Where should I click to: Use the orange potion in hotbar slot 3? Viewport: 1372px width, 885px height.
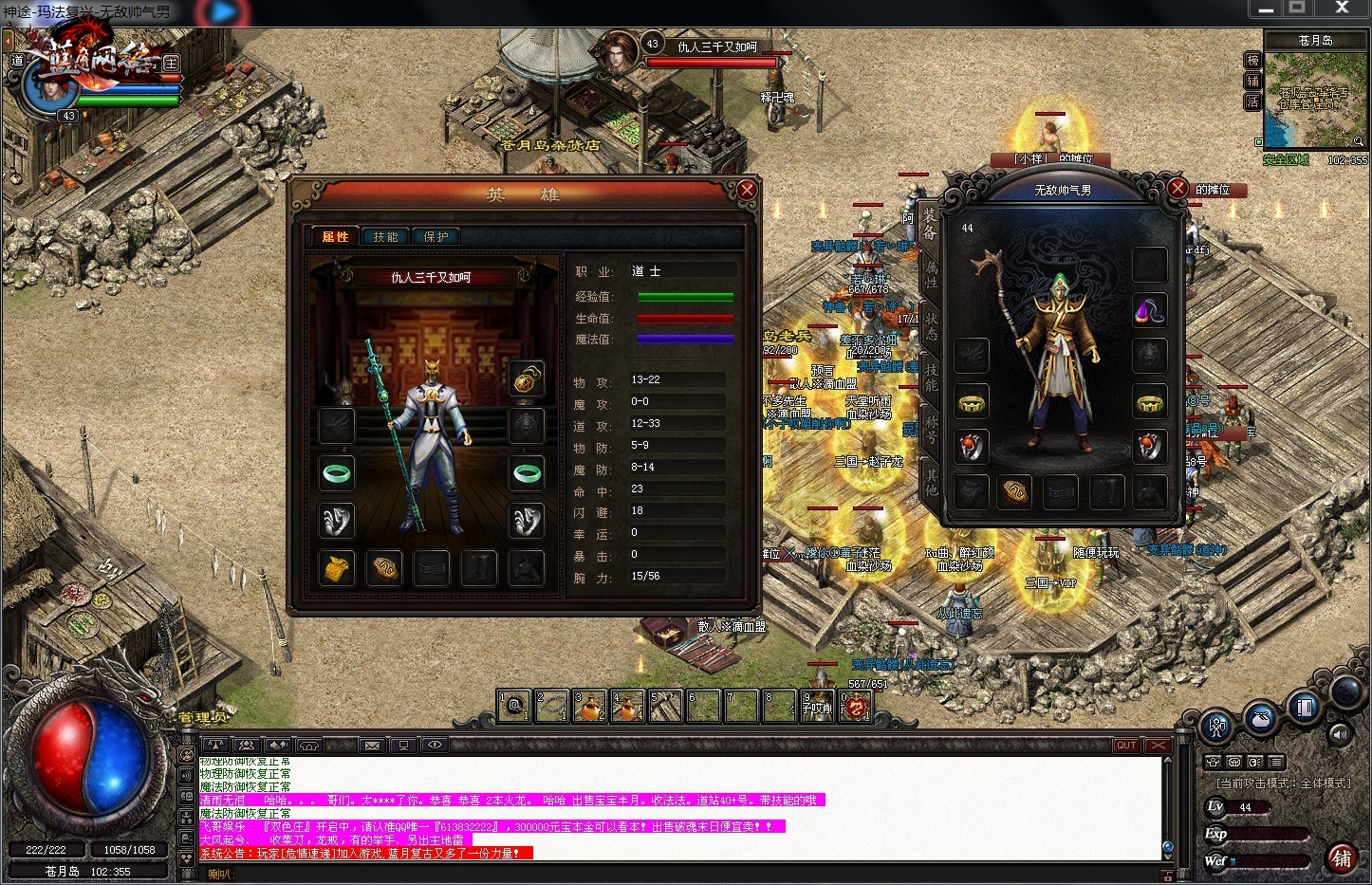[x=589, y=706]
